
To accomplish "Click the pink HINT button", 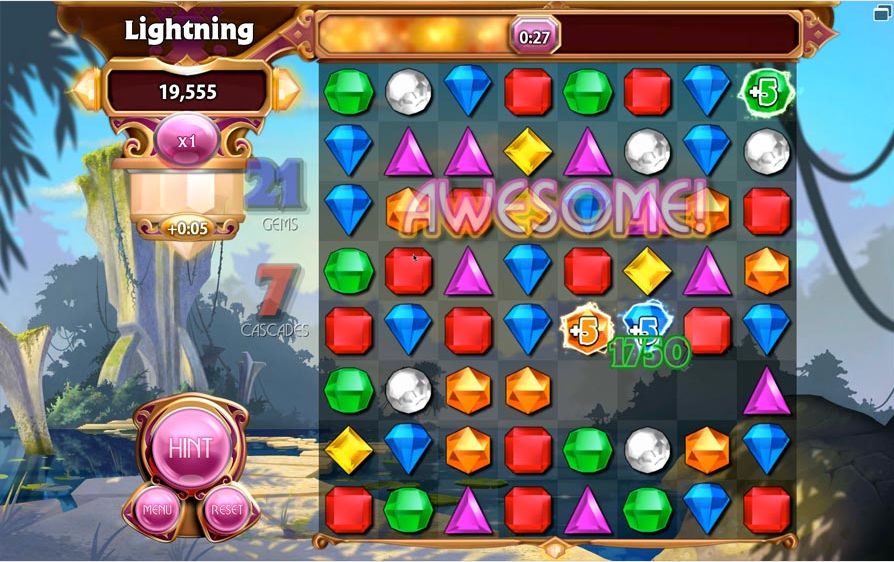I will [x=189, y=447].
